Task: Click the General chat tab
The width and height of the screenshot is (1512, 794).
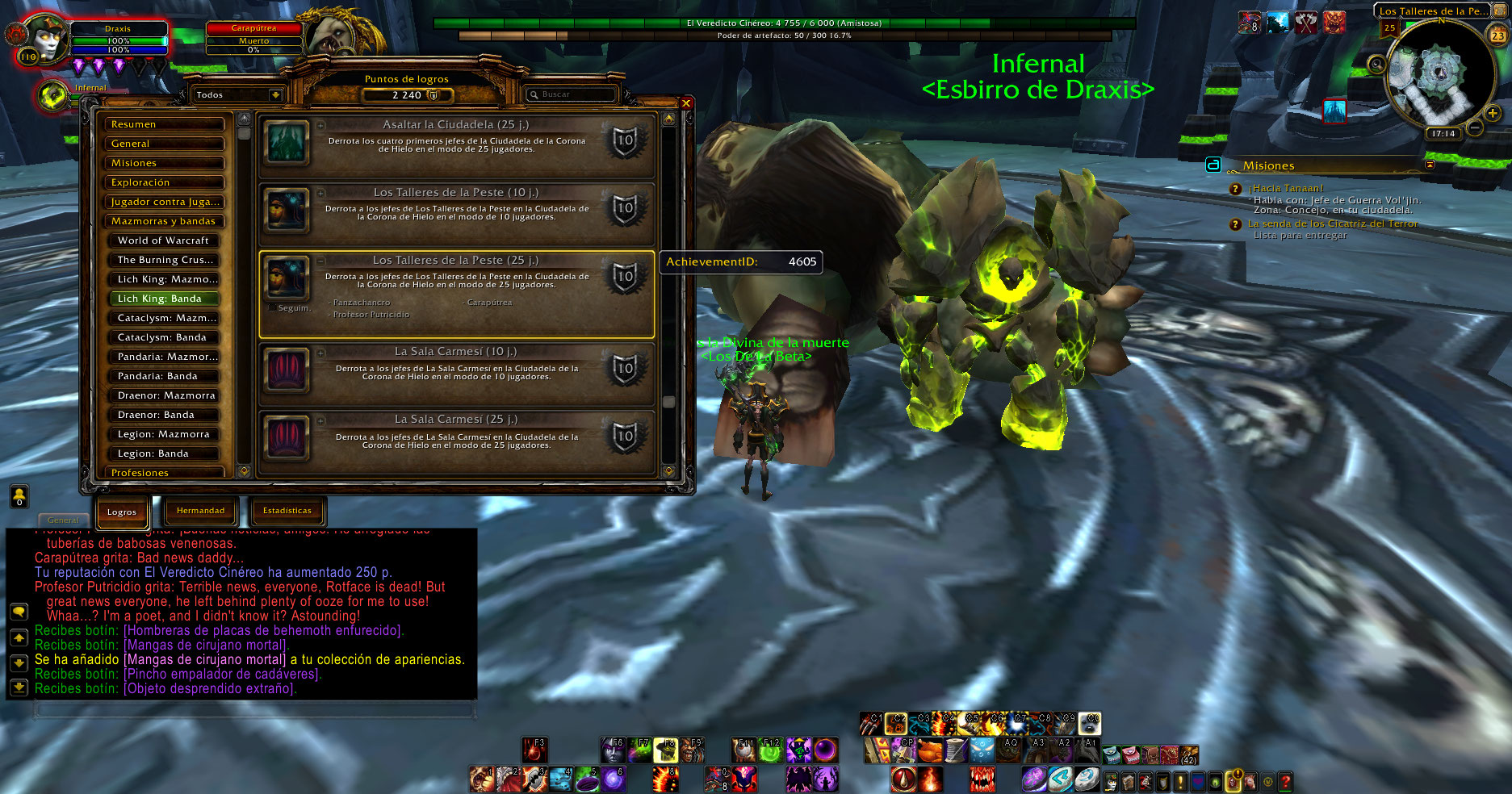Action: 63,520
